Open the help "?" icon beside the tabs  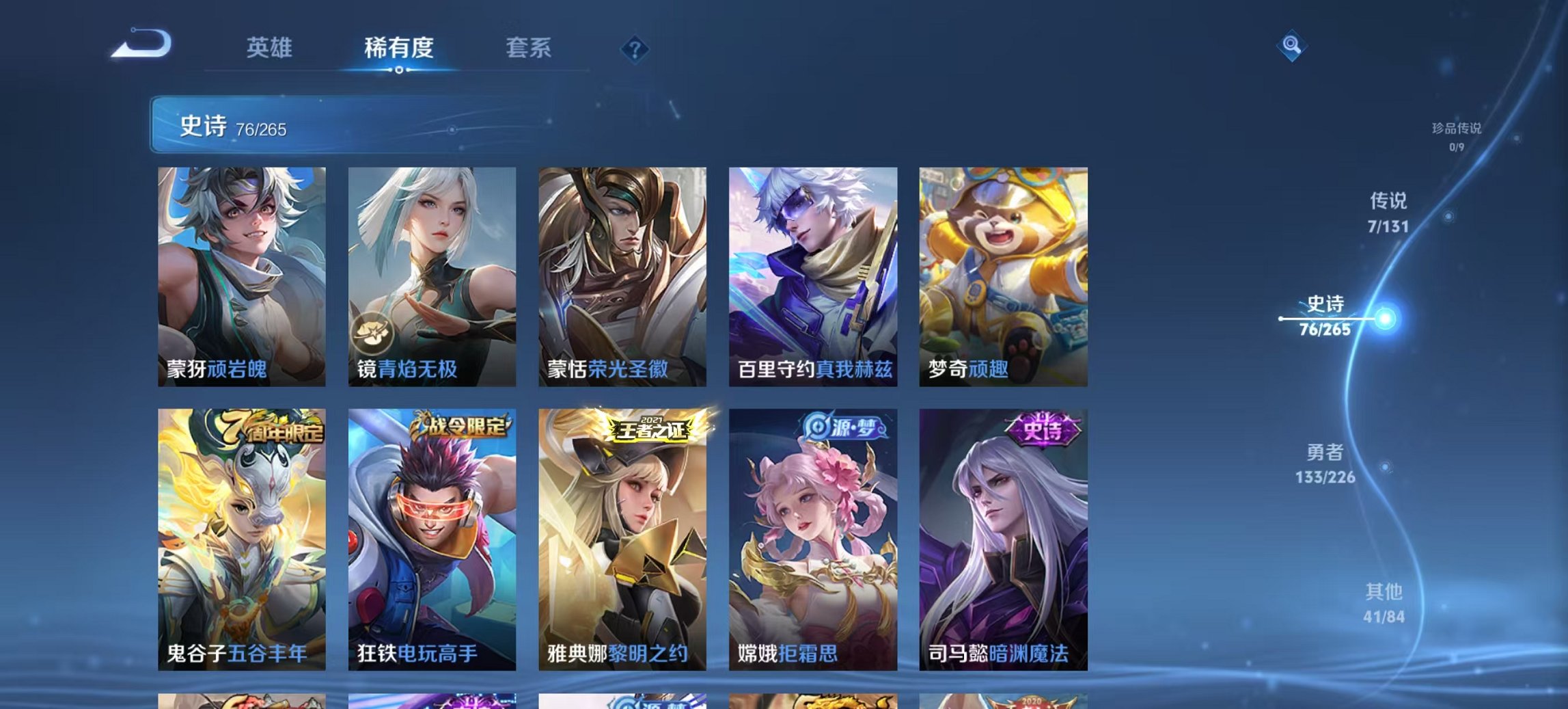pyautogui.click(x=634, y=49)
